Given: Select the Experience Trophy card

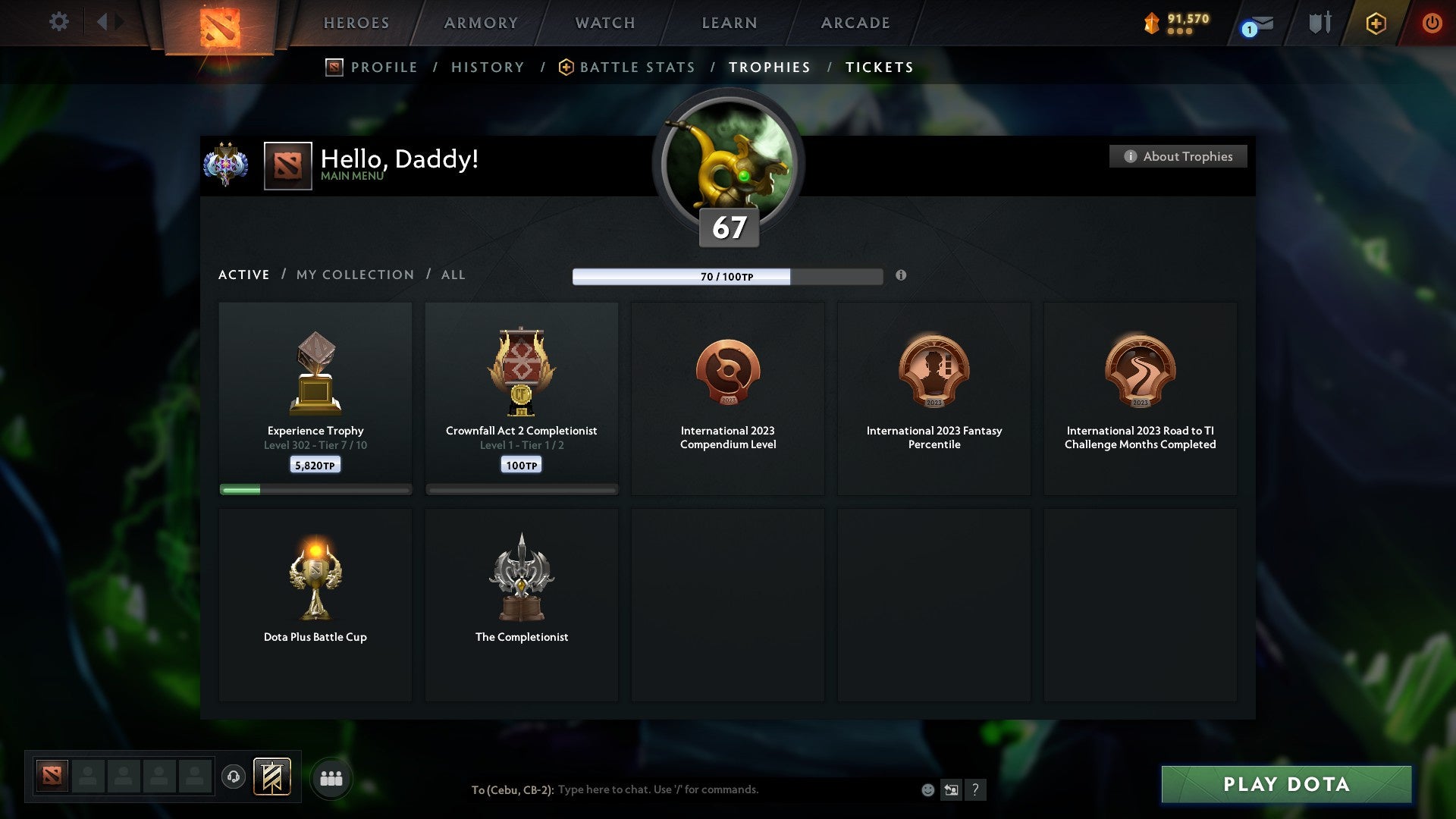Looking at the screenshot, I should [315, 398].
